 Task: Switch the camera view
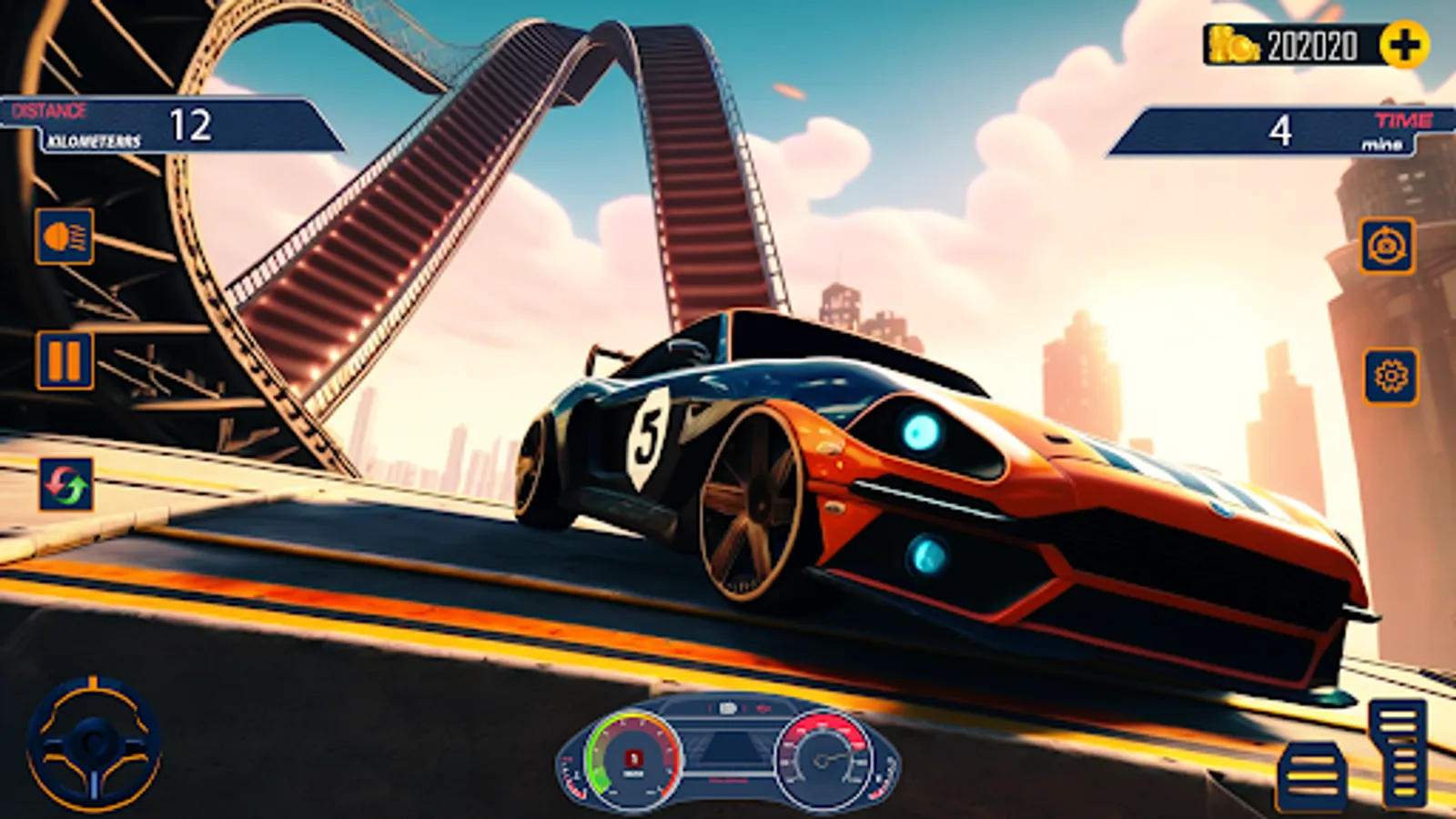1387,246
